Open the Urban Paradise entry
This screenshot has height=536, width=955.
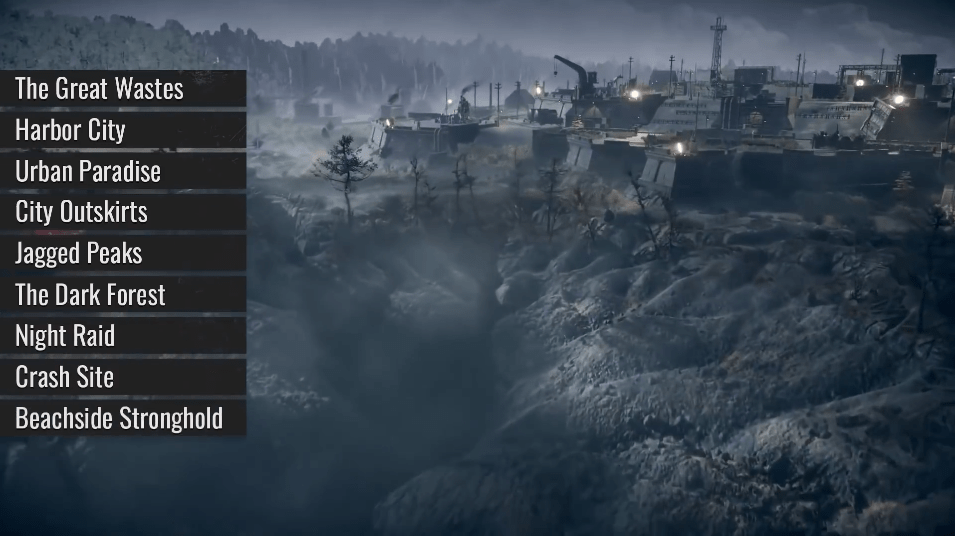122,171
